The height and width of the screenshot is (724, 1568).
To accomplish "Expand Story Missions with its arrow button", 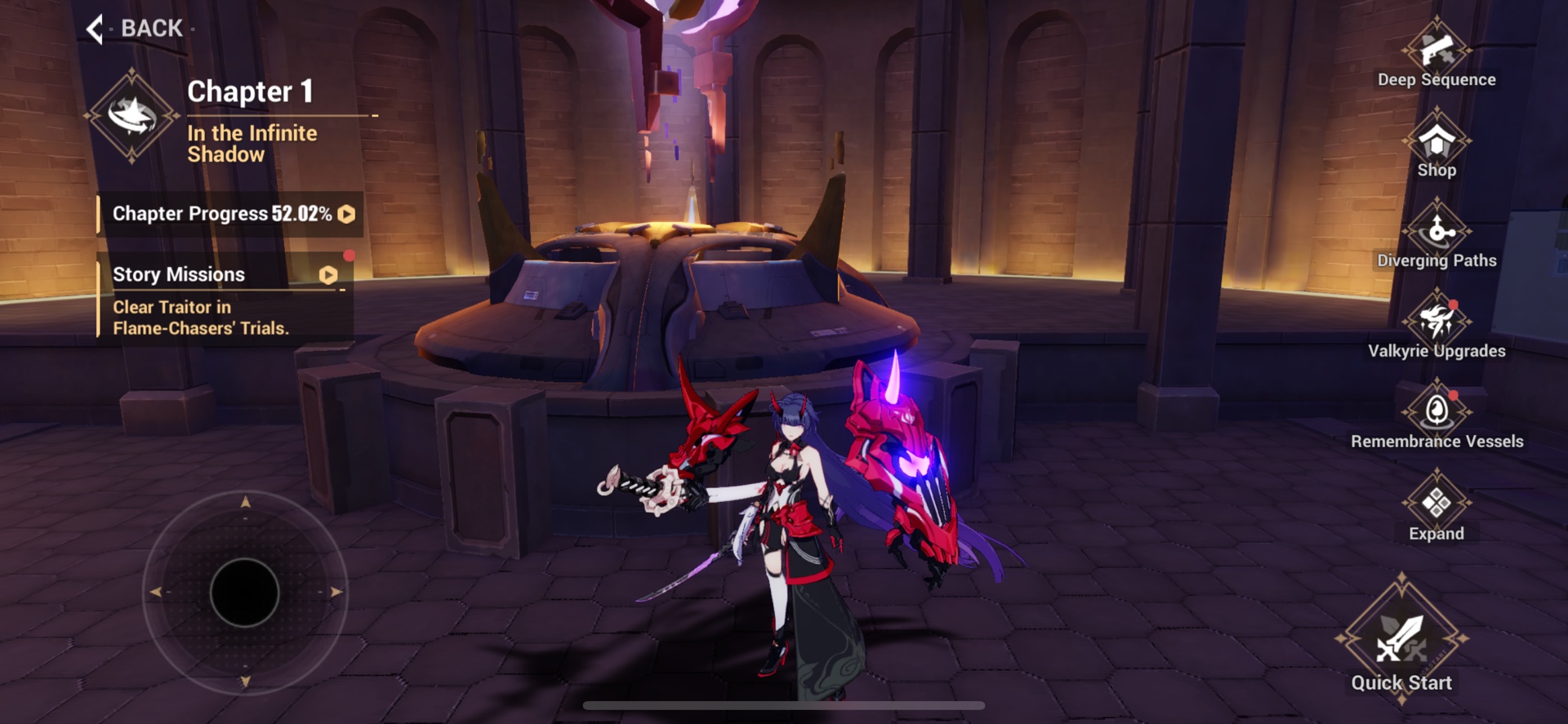I will [x=330, y=275].
